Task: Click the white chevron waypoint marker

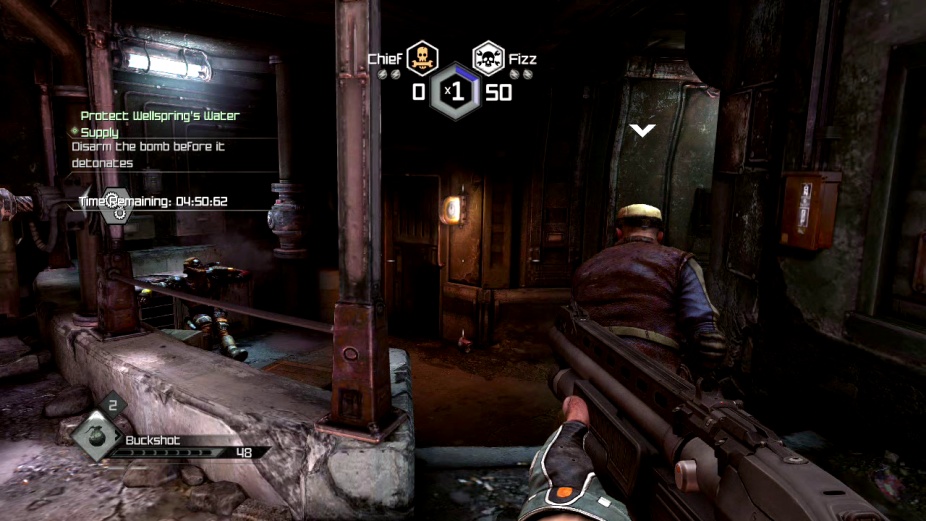Action: 642,130
